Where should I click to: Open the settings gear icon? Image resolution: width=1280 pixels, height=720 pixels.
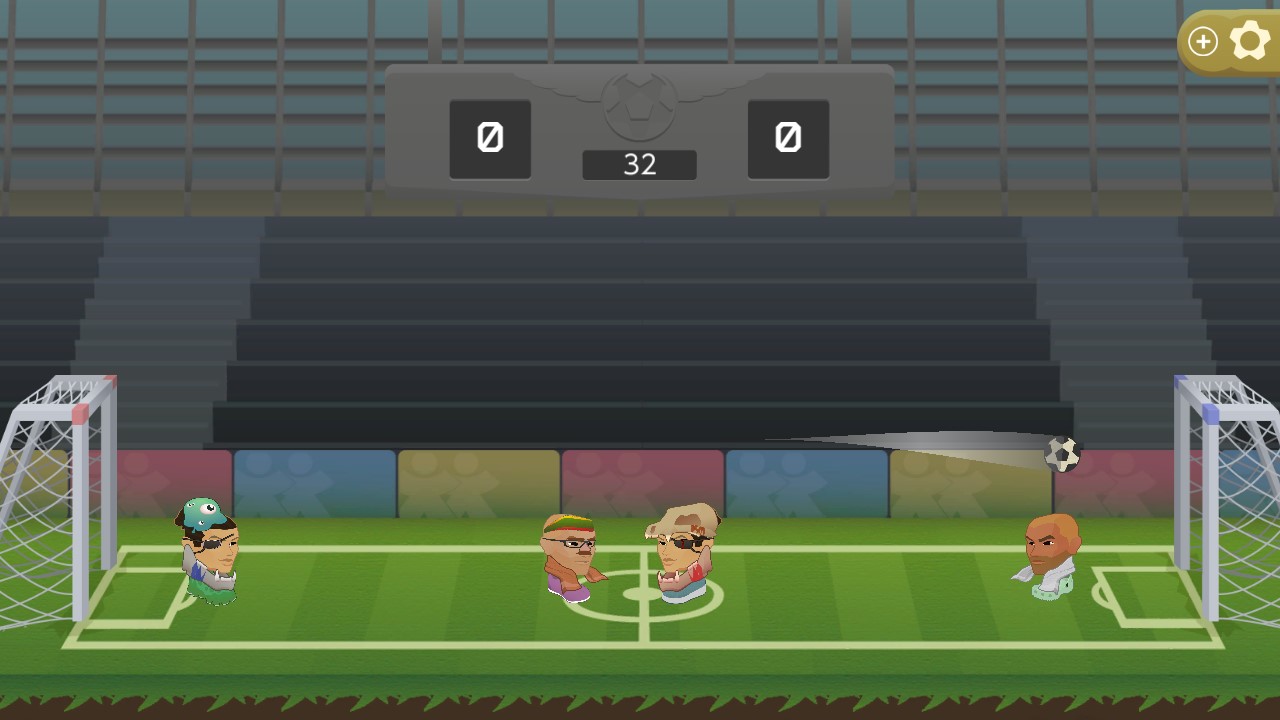(x=1251, y=41)
